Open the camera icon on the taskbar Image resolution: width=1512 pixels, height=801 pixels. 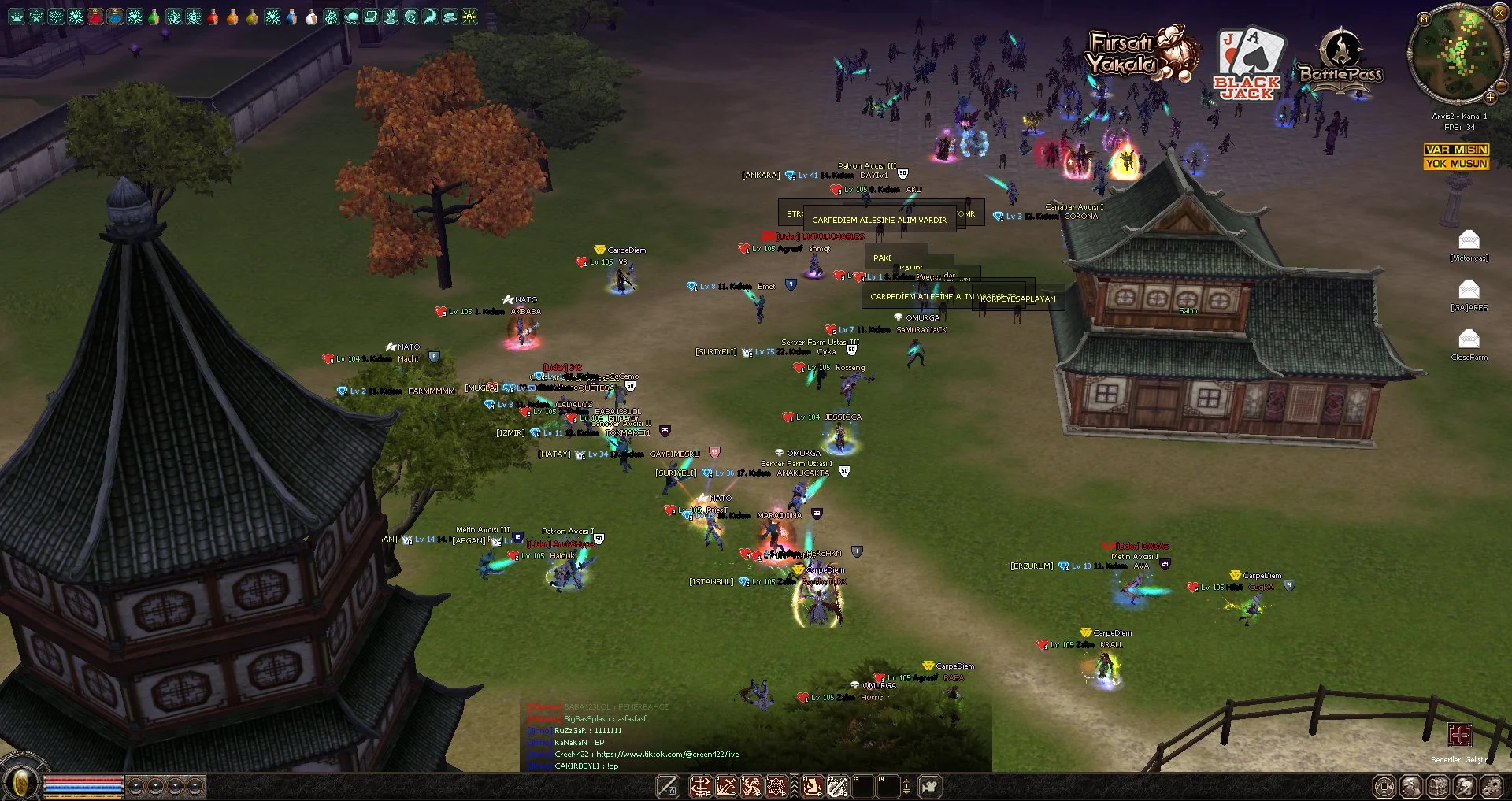[930, 786]
